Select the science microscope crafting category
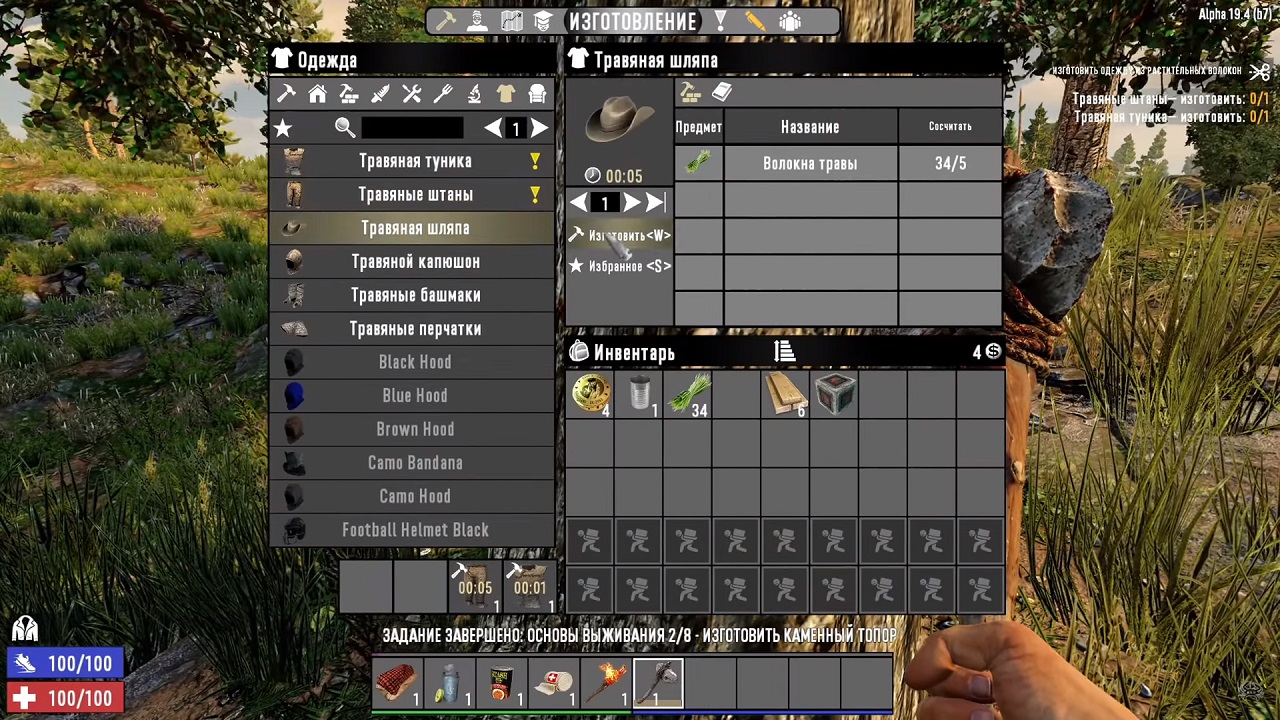1280x720 pixels. [474, 93]
